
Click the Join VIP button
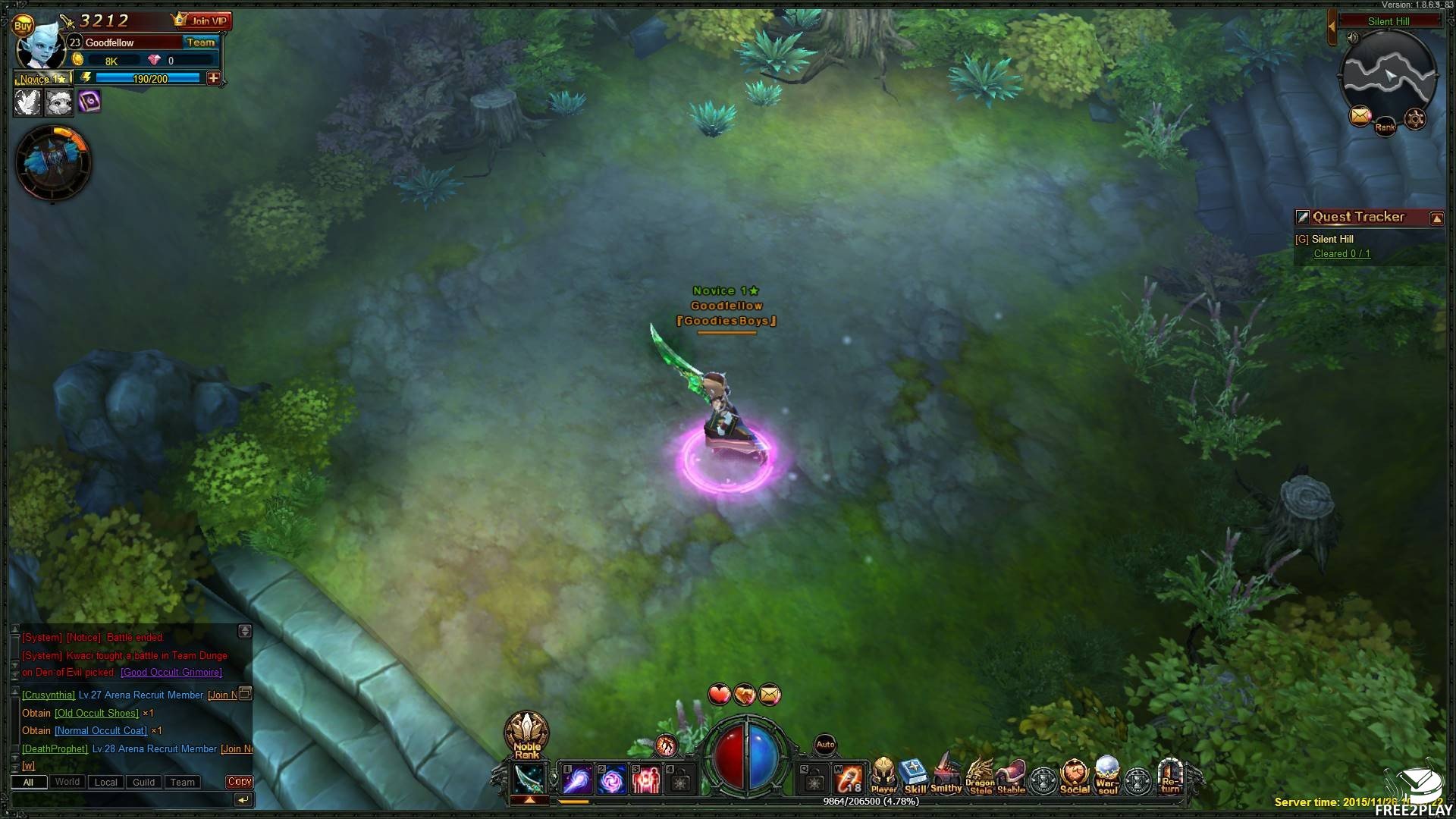click(x=202, y=20)
